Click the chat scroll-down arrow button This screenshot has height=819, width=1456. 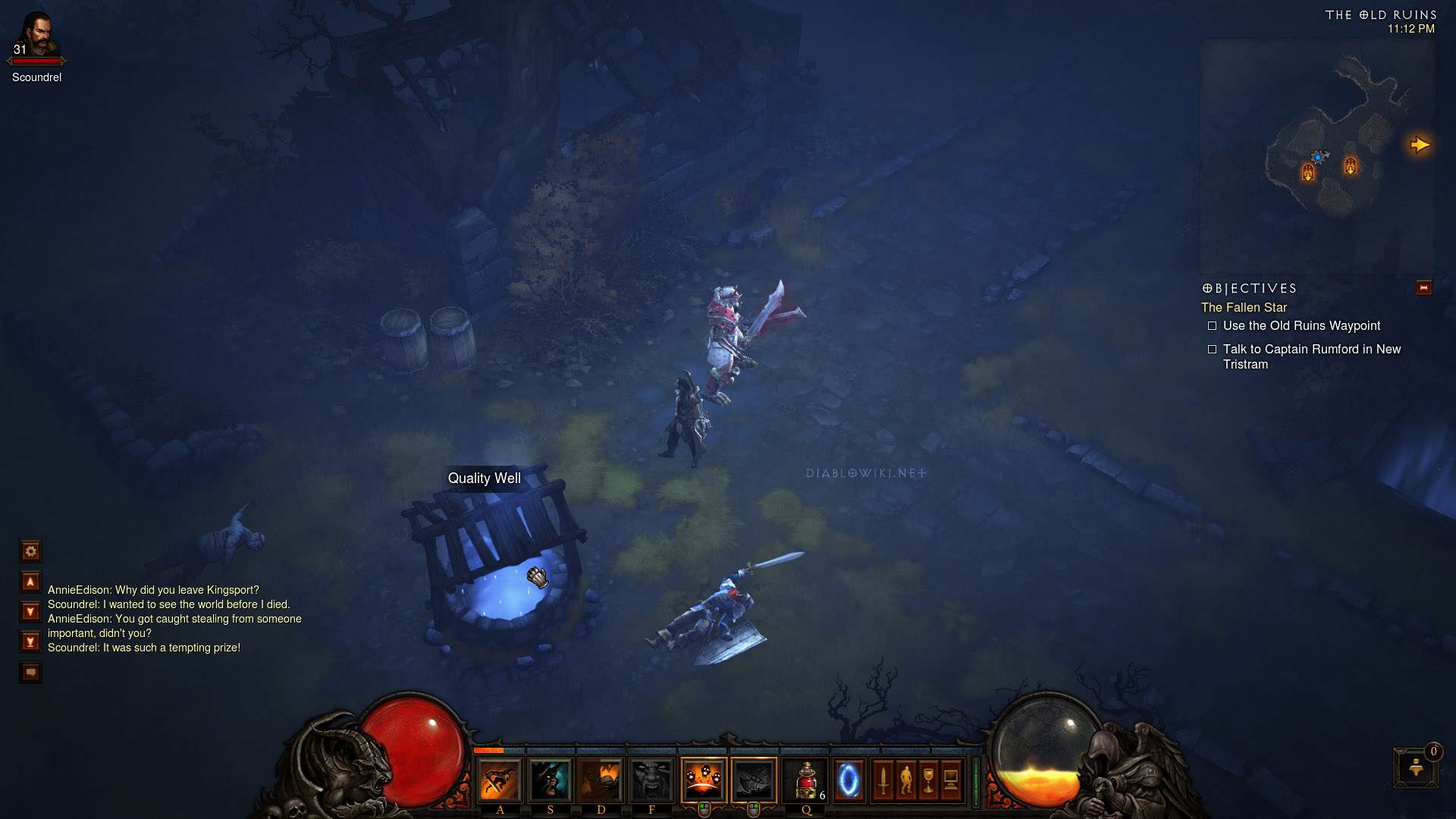pyautogui.click(x=30, y=611)
